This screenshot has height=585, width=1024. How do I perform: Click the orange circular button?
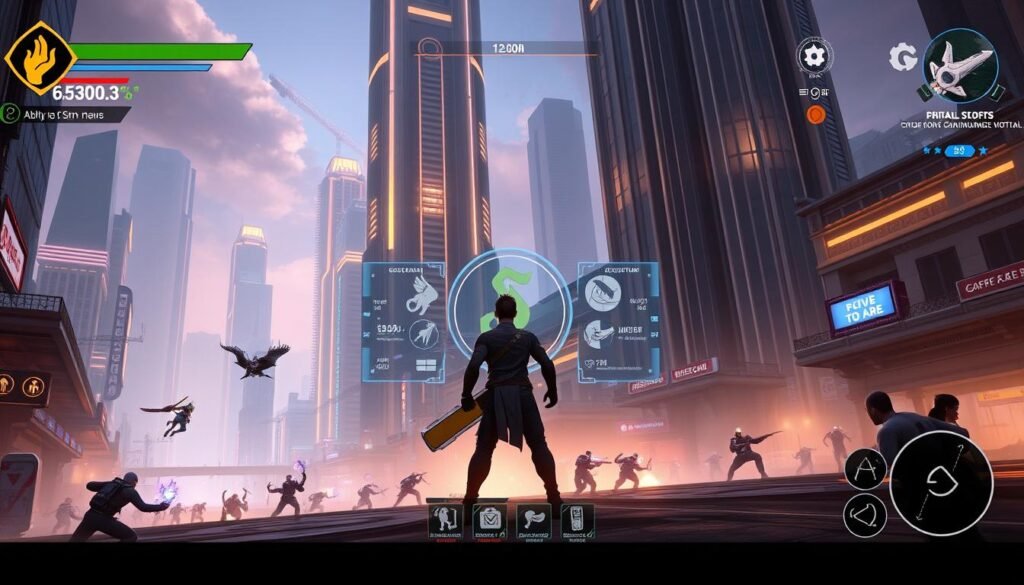click(815, 115)
